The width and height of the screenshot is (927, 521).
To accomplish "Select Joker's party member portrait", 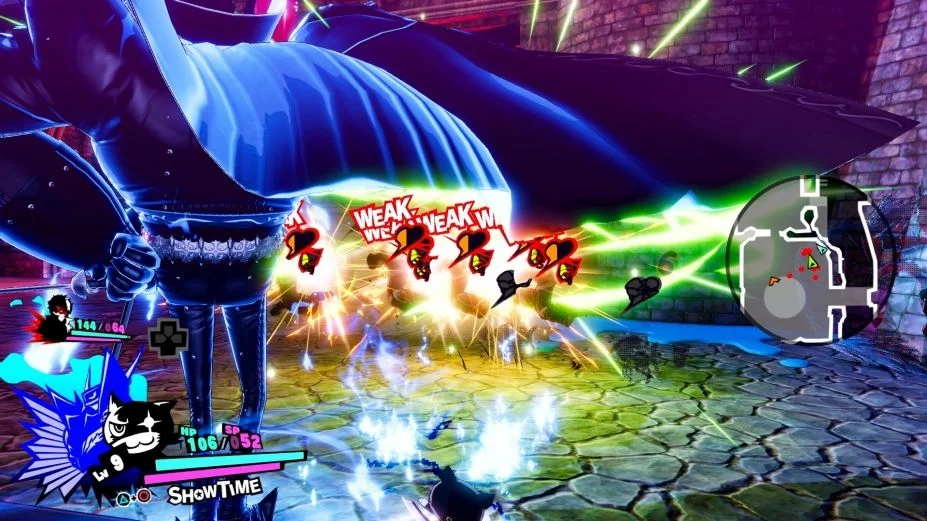I will (57, 316).
